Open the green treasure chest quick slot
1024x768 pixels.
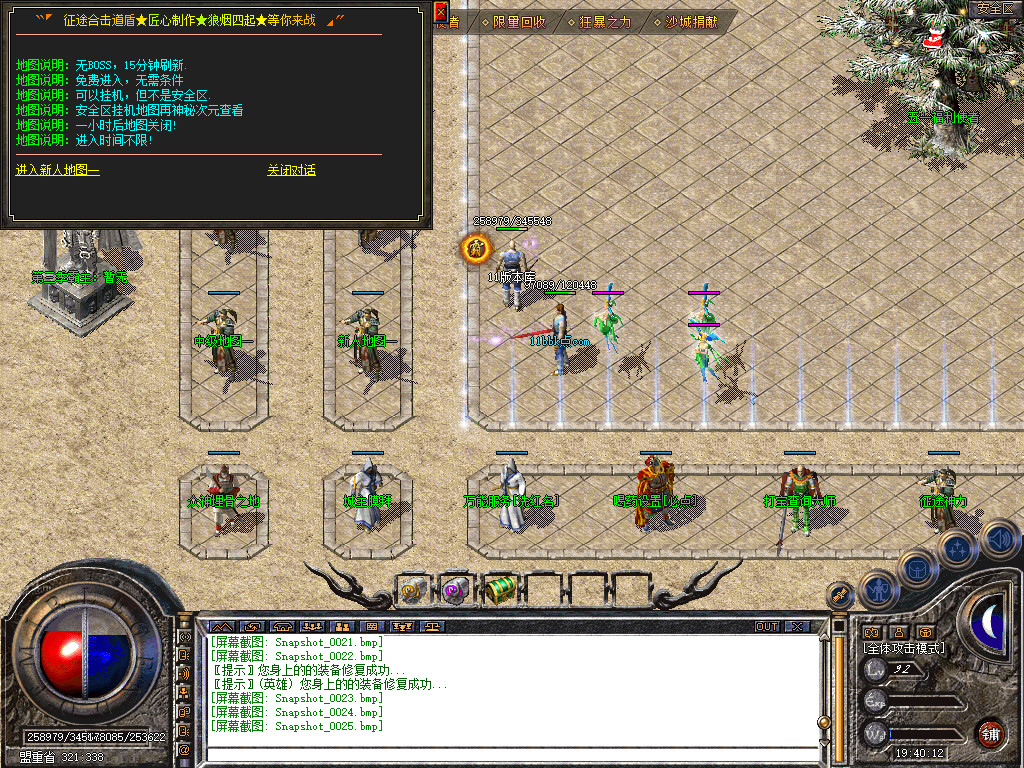coord(499,590)
